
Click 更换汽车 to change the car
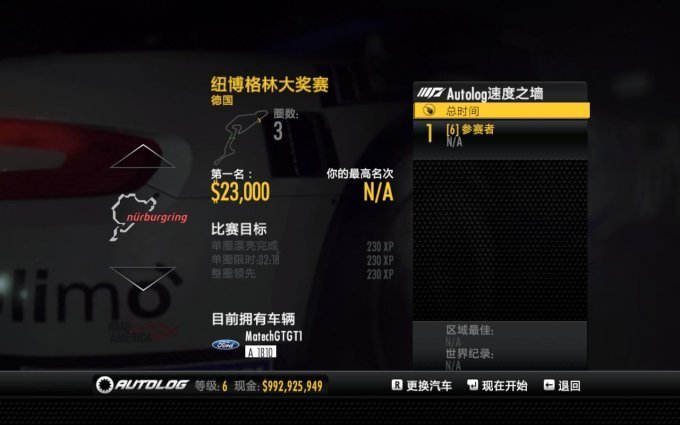pyautogui.click(x=422, y=385)
